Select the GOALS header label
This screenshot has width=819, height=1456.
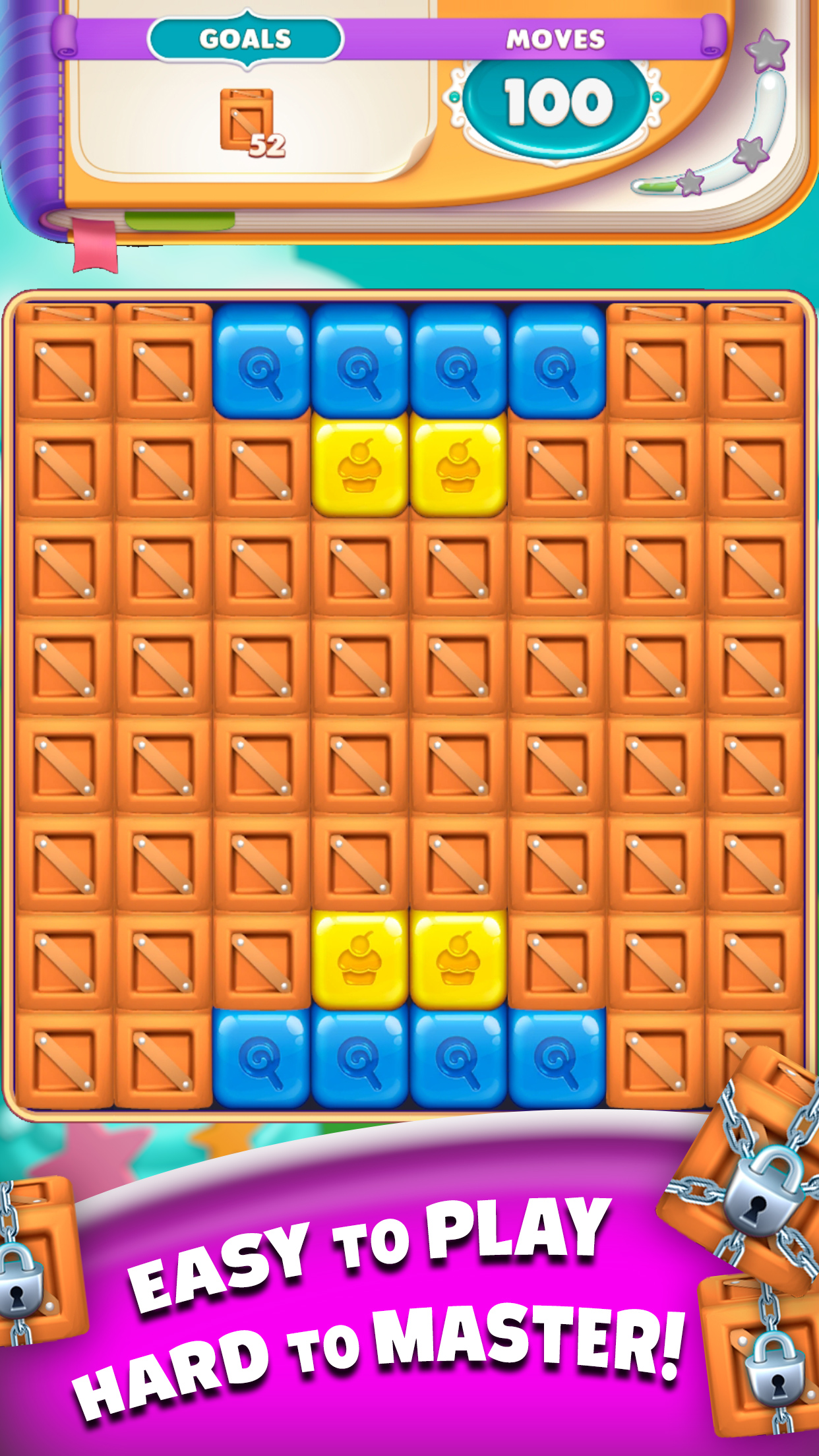click(x=245, y=40)
